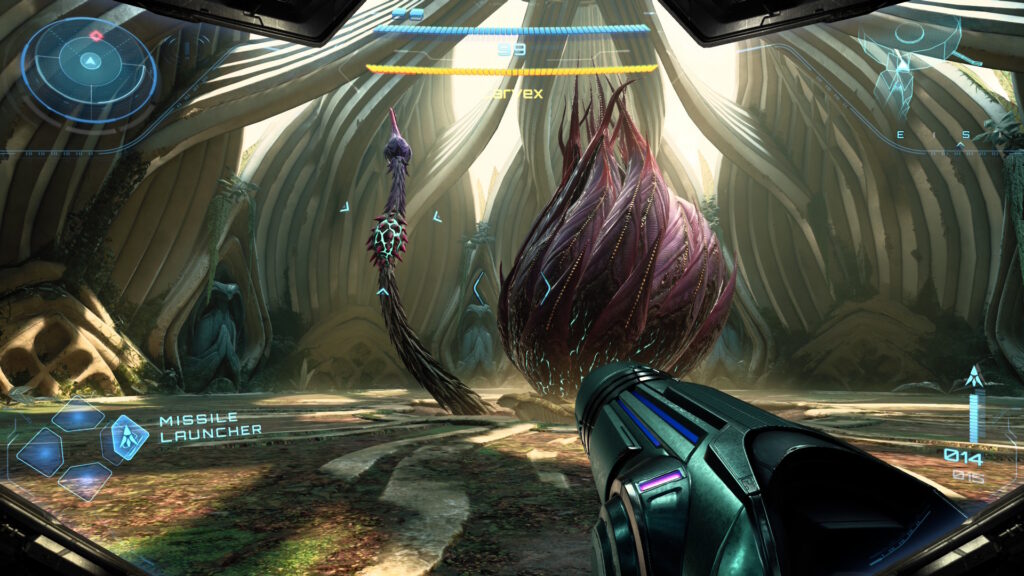Screen dimensions: 1024x576
Task: Choose the top slot of the weapon selector
Action: point(79,415)
